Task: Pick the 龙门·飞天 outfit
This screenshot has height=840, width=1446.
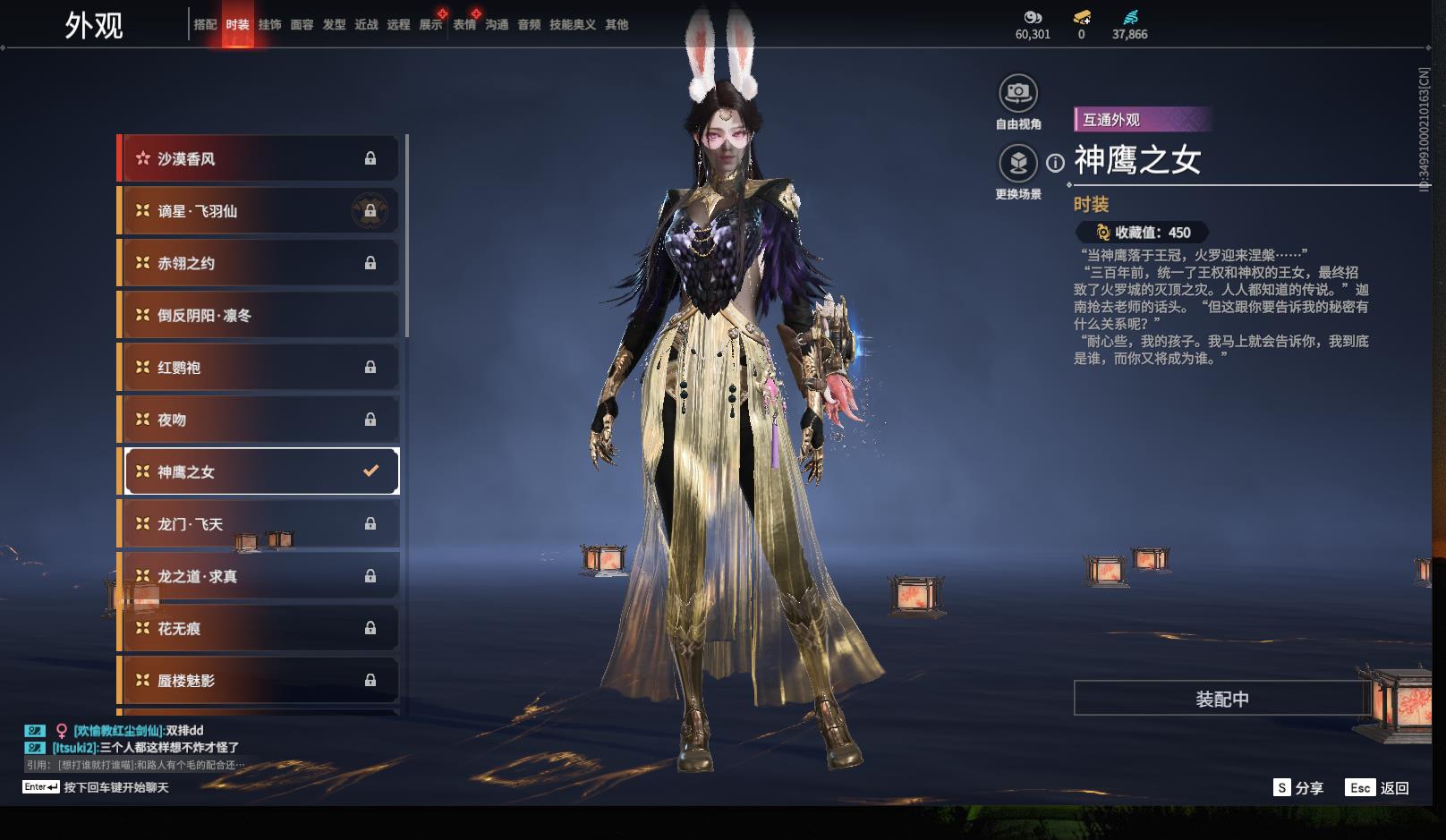Action: 259,524
